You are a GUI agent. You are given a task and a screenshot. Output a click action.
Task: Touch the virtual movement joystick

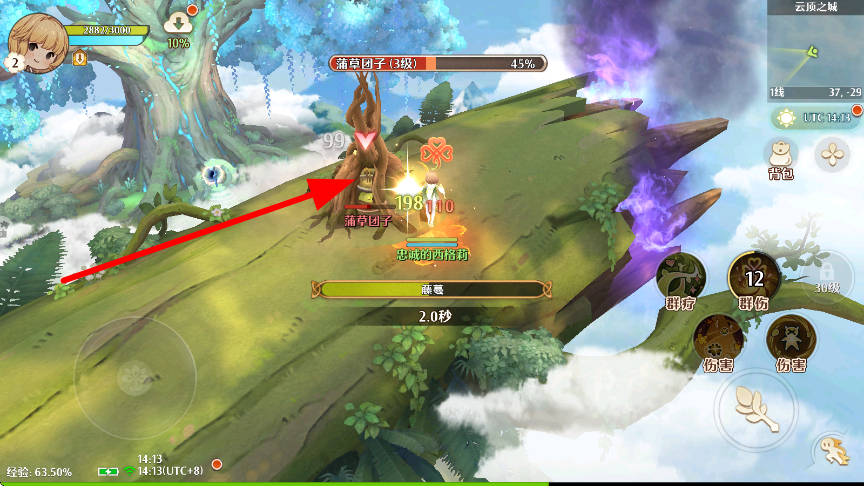pos(134,377)
